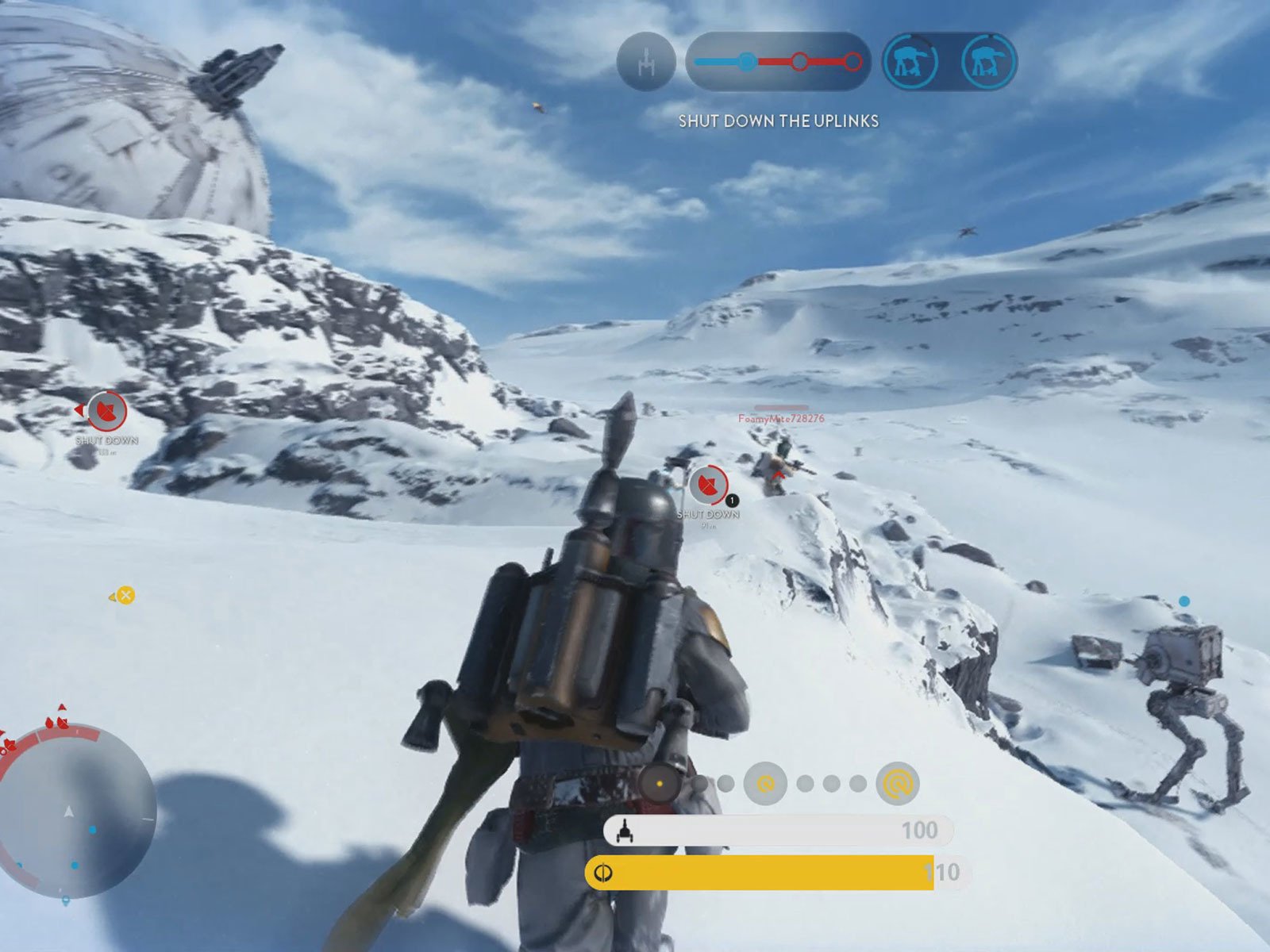
Task: Click the blue waypoint pin below the minimap
Action: [x=66, y=900]
